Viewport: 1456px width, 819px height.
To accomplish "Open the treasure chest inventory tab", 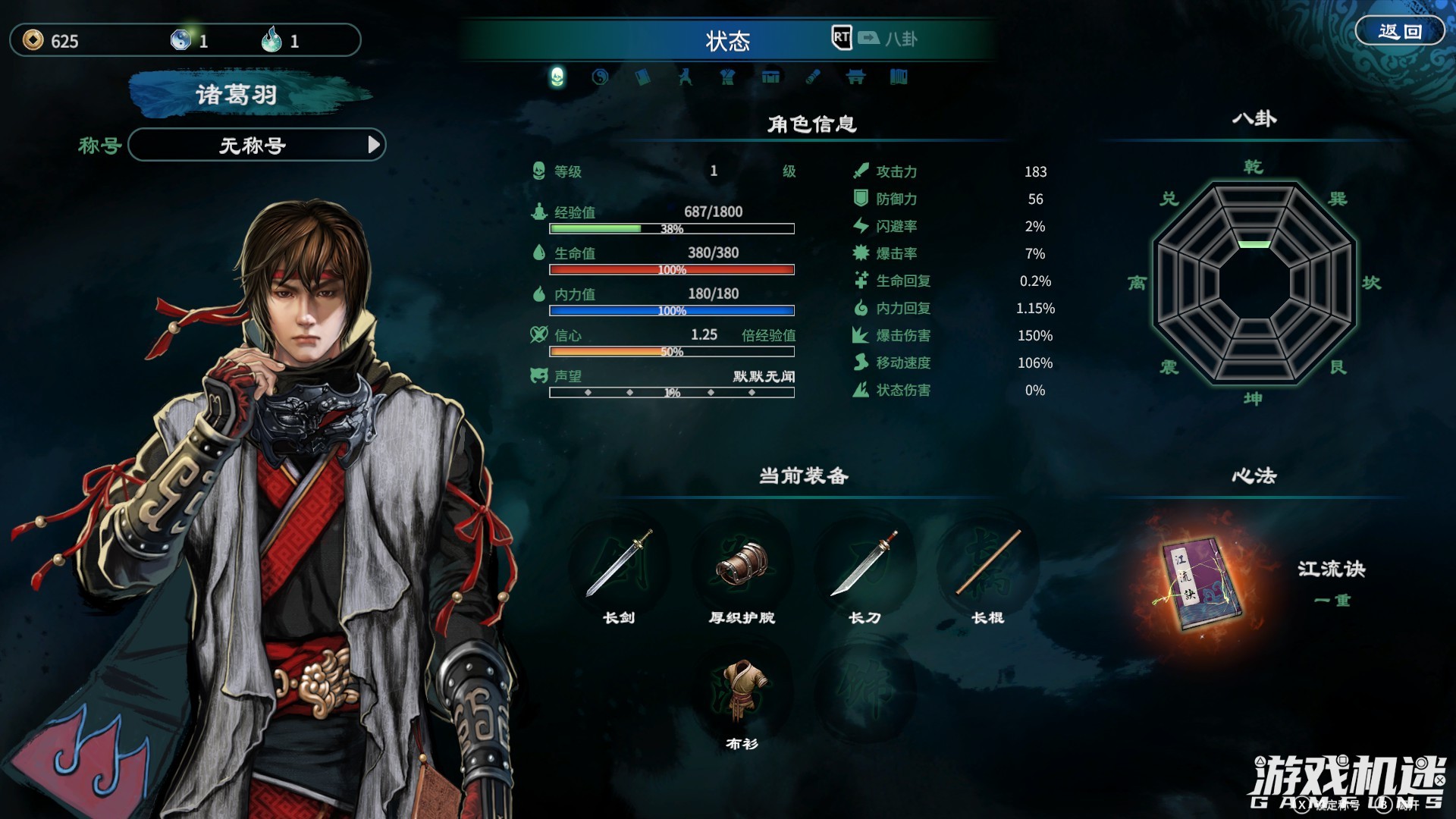I will 770,77.
